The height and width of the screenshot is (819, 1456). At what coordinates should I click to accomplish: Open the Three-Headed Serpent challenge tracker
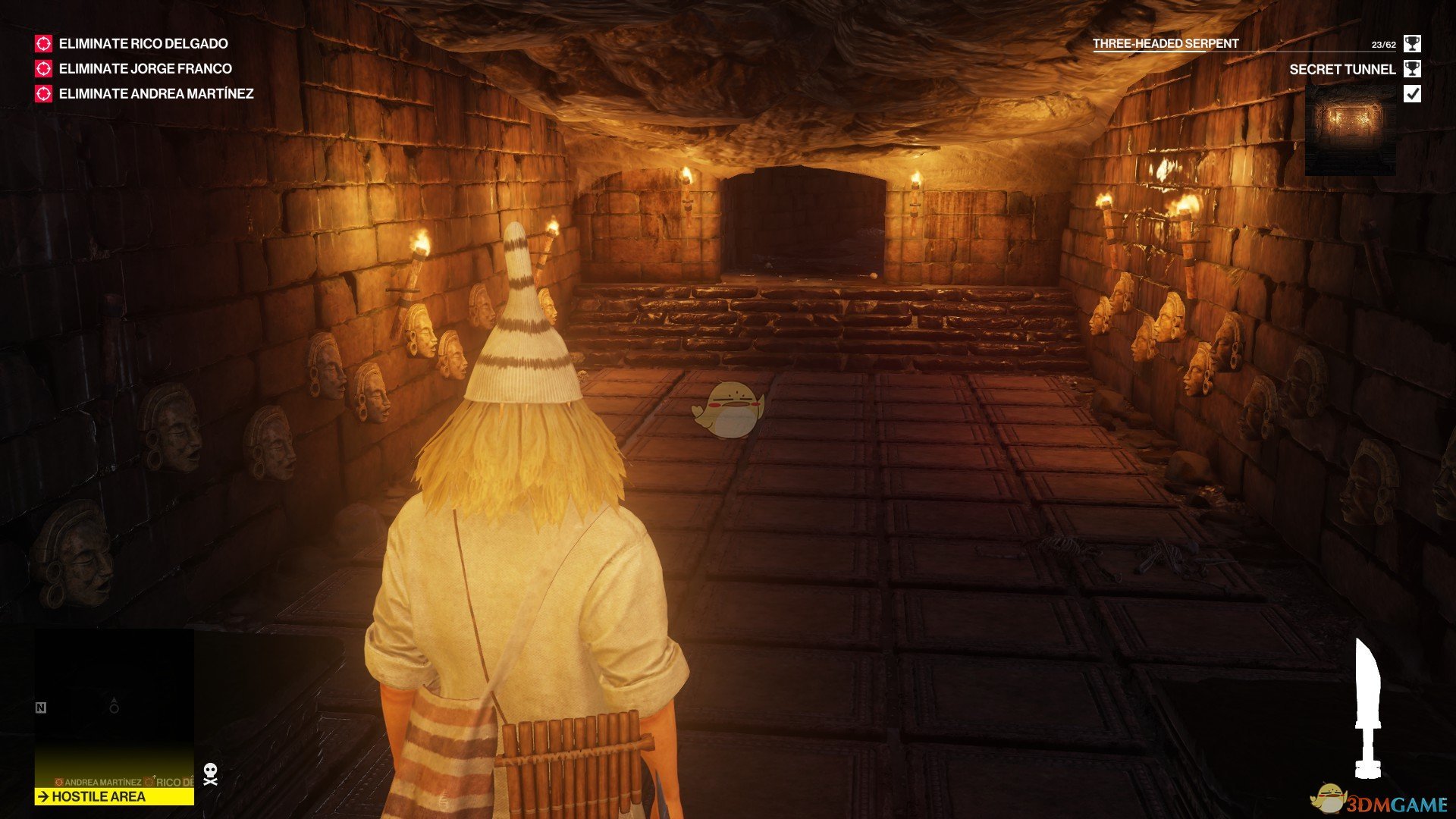coord(1166,44)
